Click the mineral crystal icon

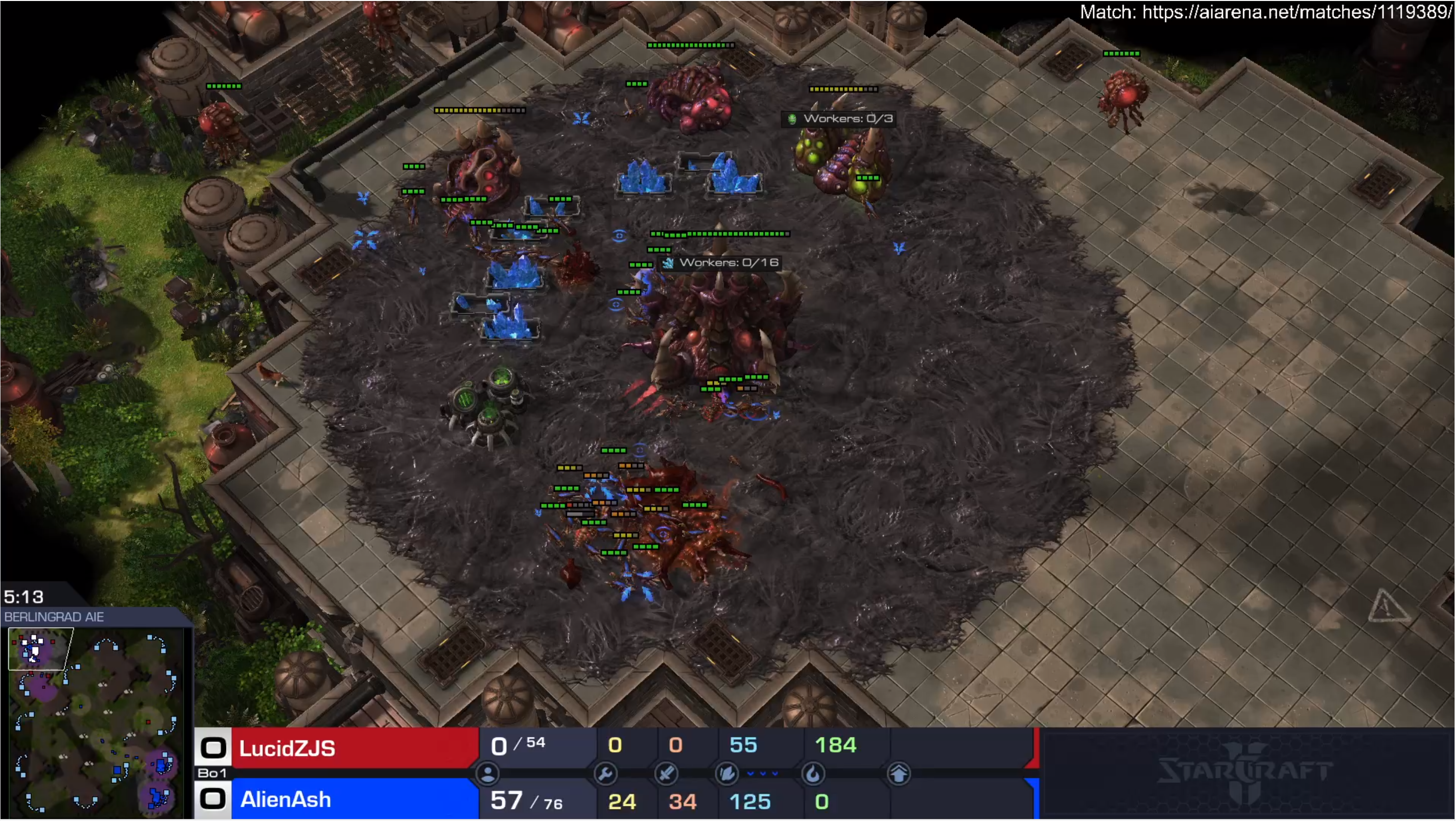(x=727, y=774)
